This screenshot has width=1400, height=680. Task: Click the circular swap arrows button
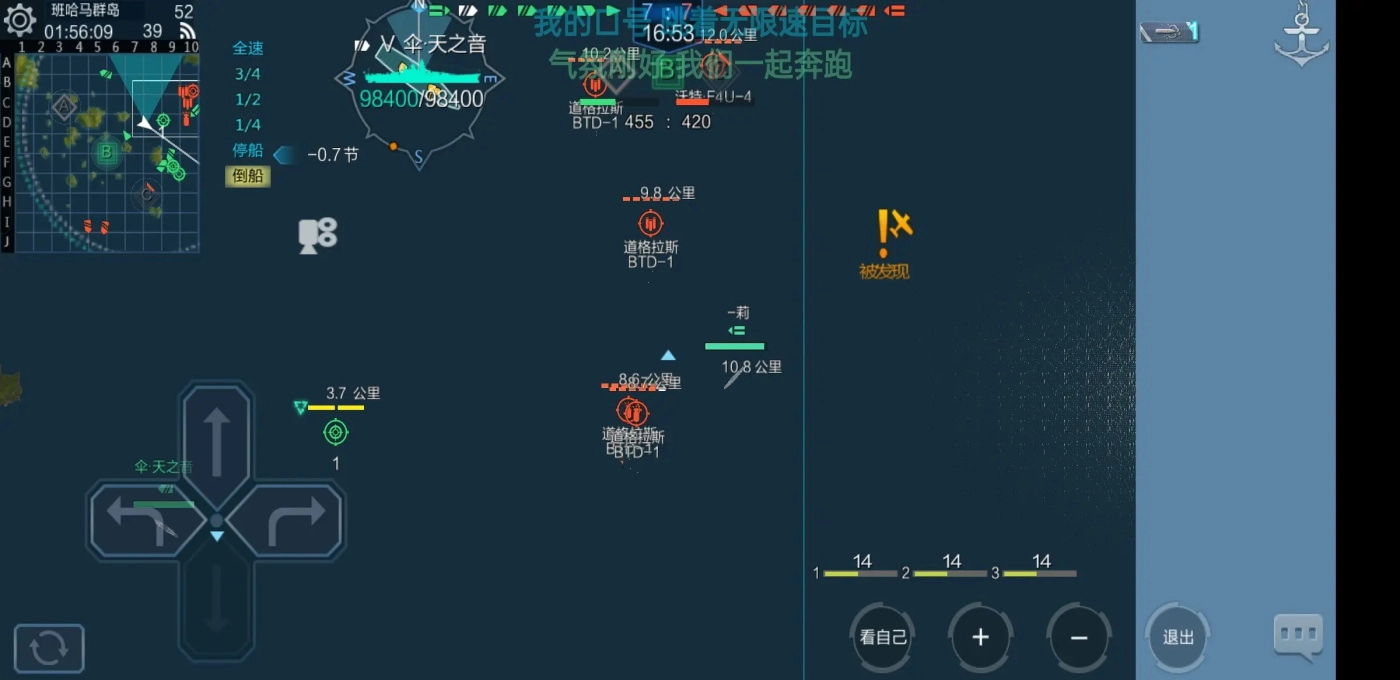pos(49,648)
